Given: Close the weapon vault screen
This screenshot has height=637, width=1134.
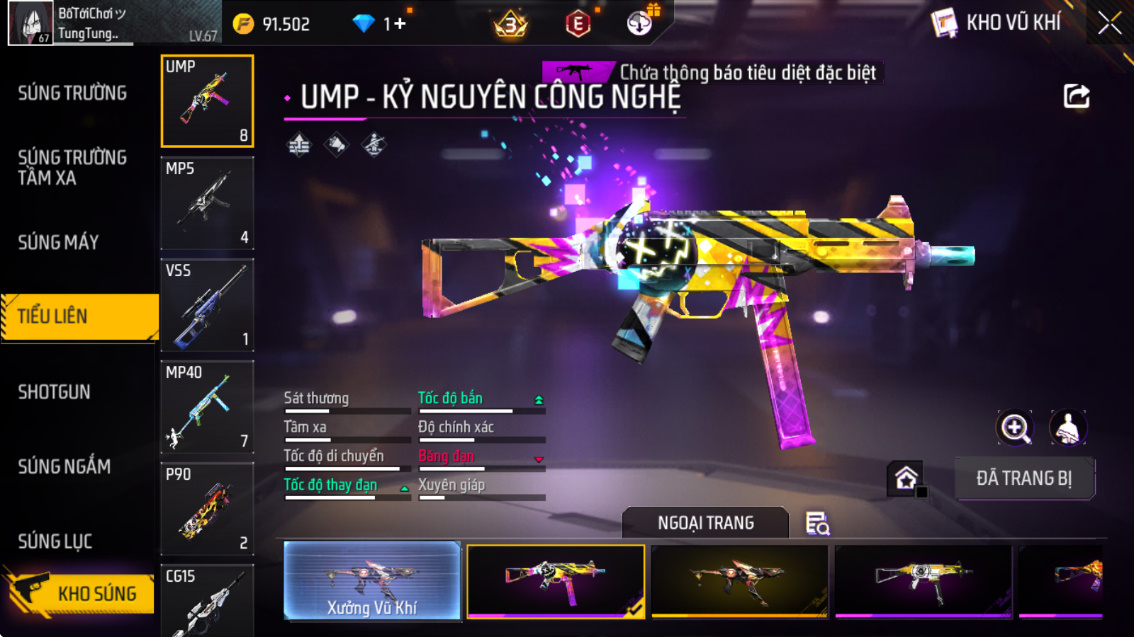Looking at the screenshot, I should [x=1109, y=23].
